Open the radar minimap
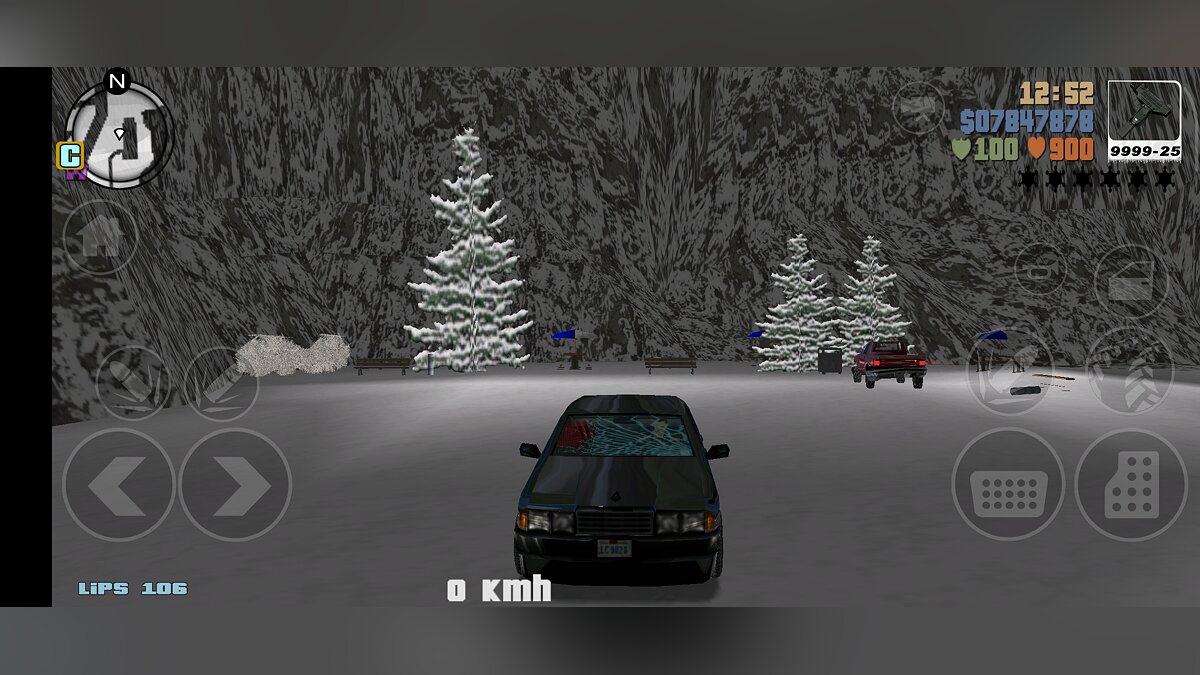Screen dimensions: 1200x675 (x=118, y=133)
